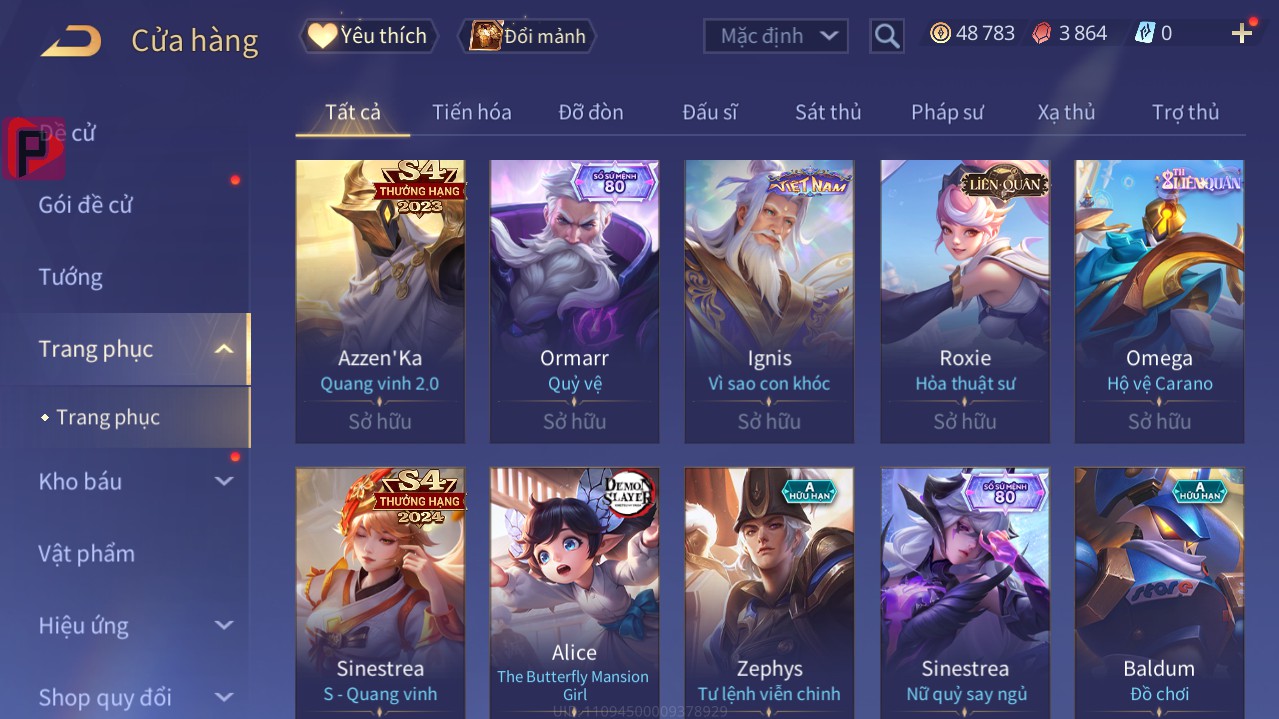Choose the Roxie Hỏa thuật sư skin card

(x=965, y=300)
